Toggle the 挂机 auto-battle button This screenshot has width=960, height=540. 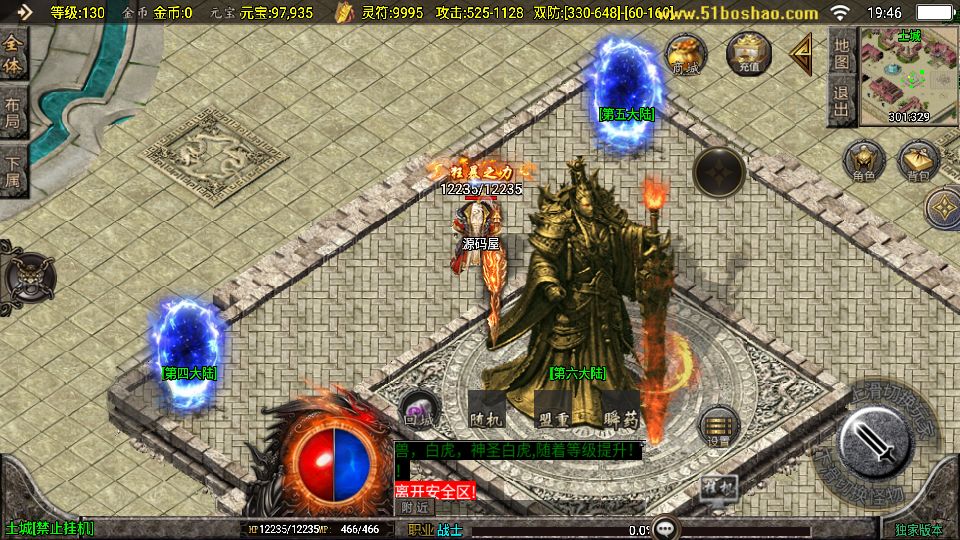tap(718, 488)
